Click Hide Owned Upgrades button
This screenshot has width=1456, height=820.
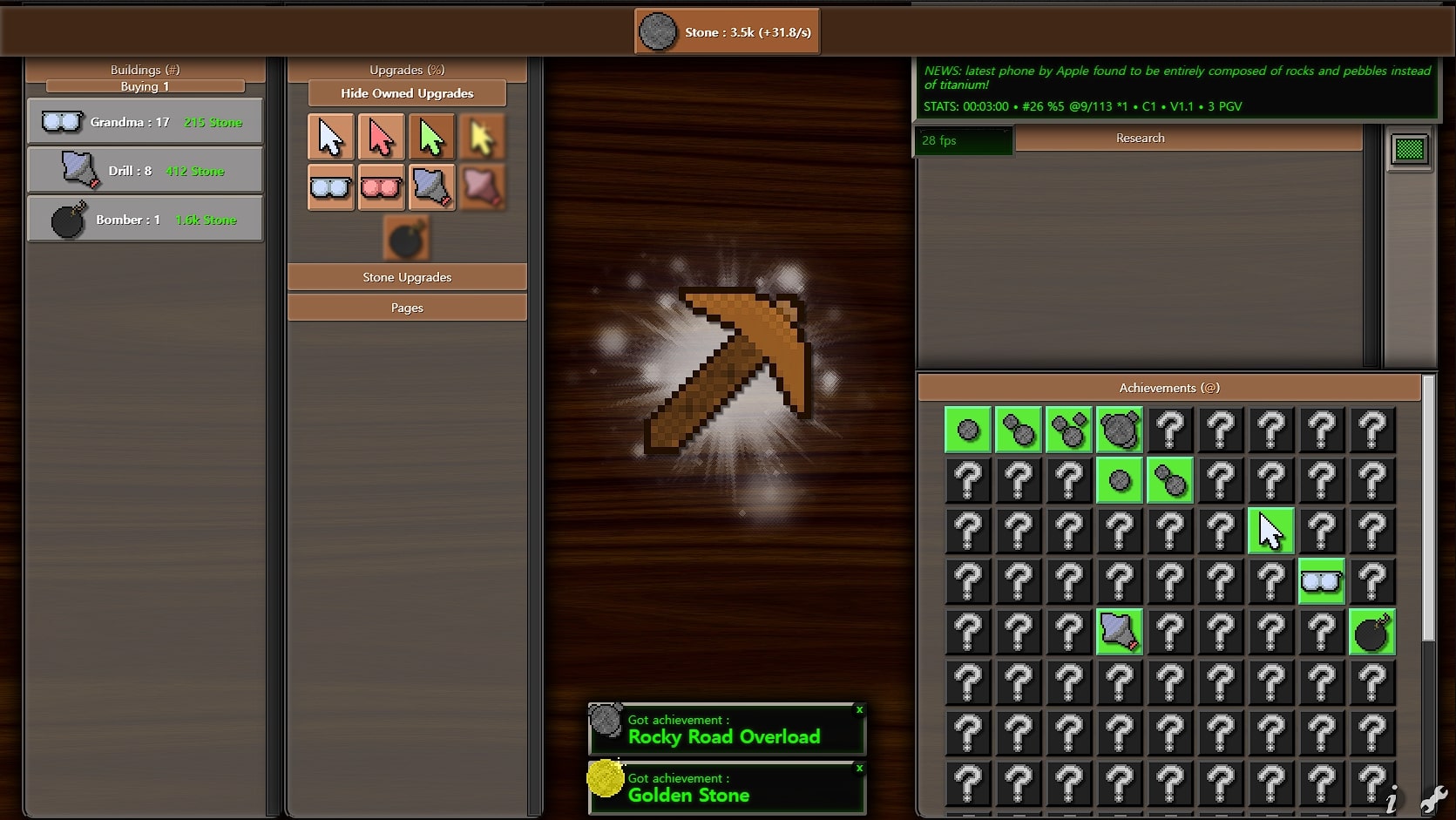(x=407, y=93)
